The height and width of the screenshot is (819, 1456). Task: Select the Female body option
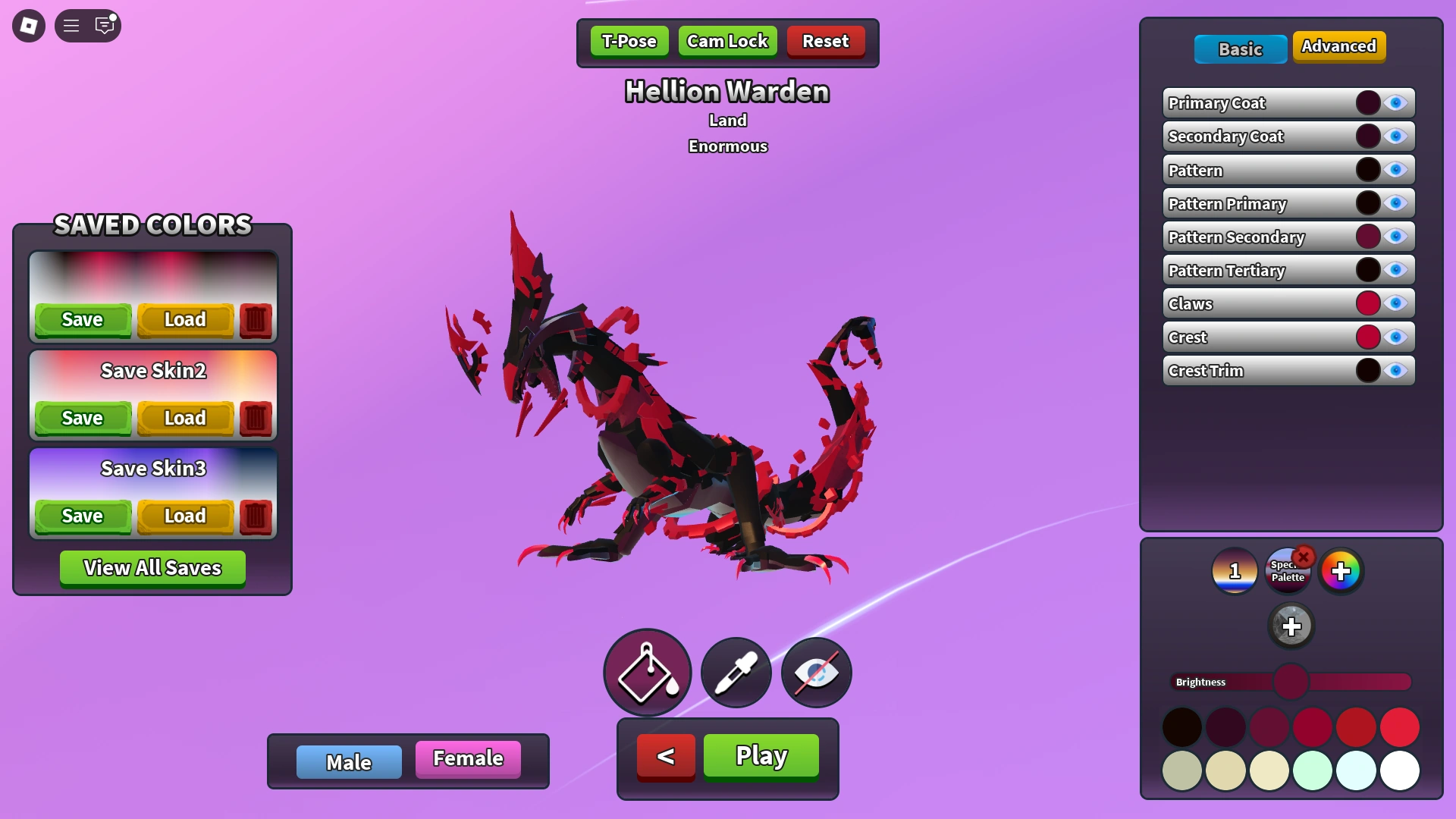point(467,758)
